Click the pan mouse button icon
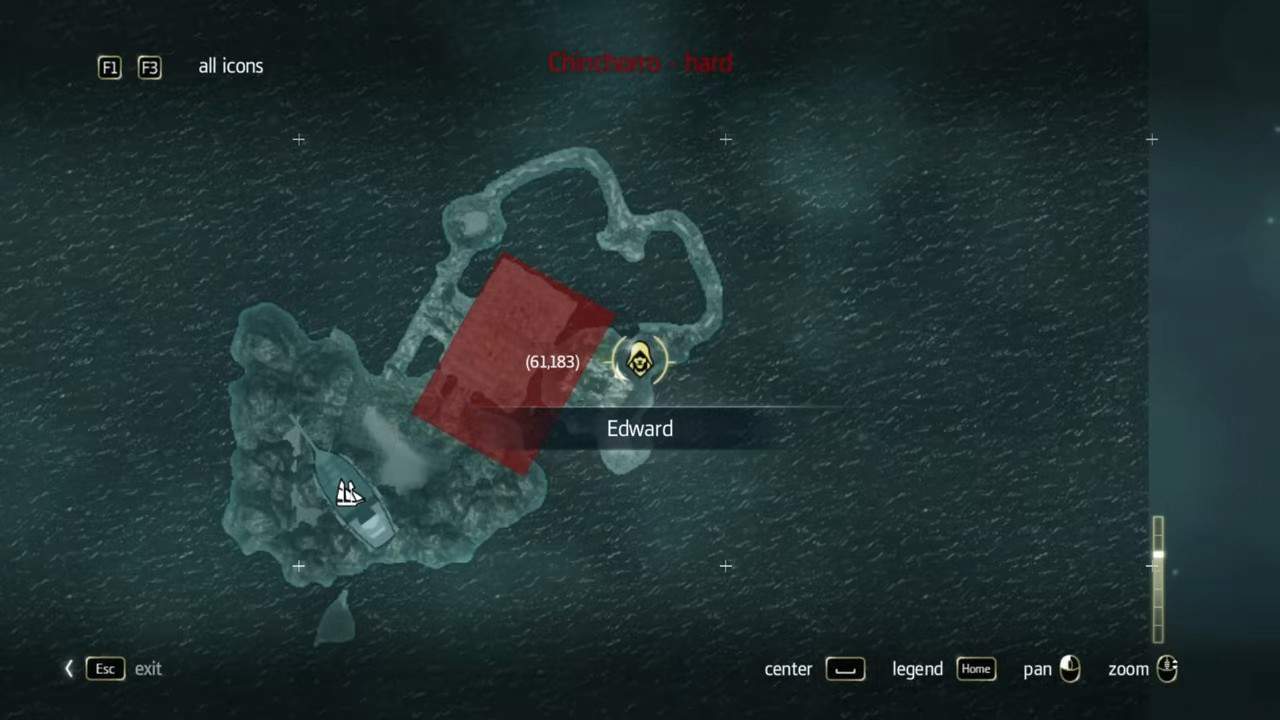The height and width of the screenshot is (720, 1280). coord(1070,669)
